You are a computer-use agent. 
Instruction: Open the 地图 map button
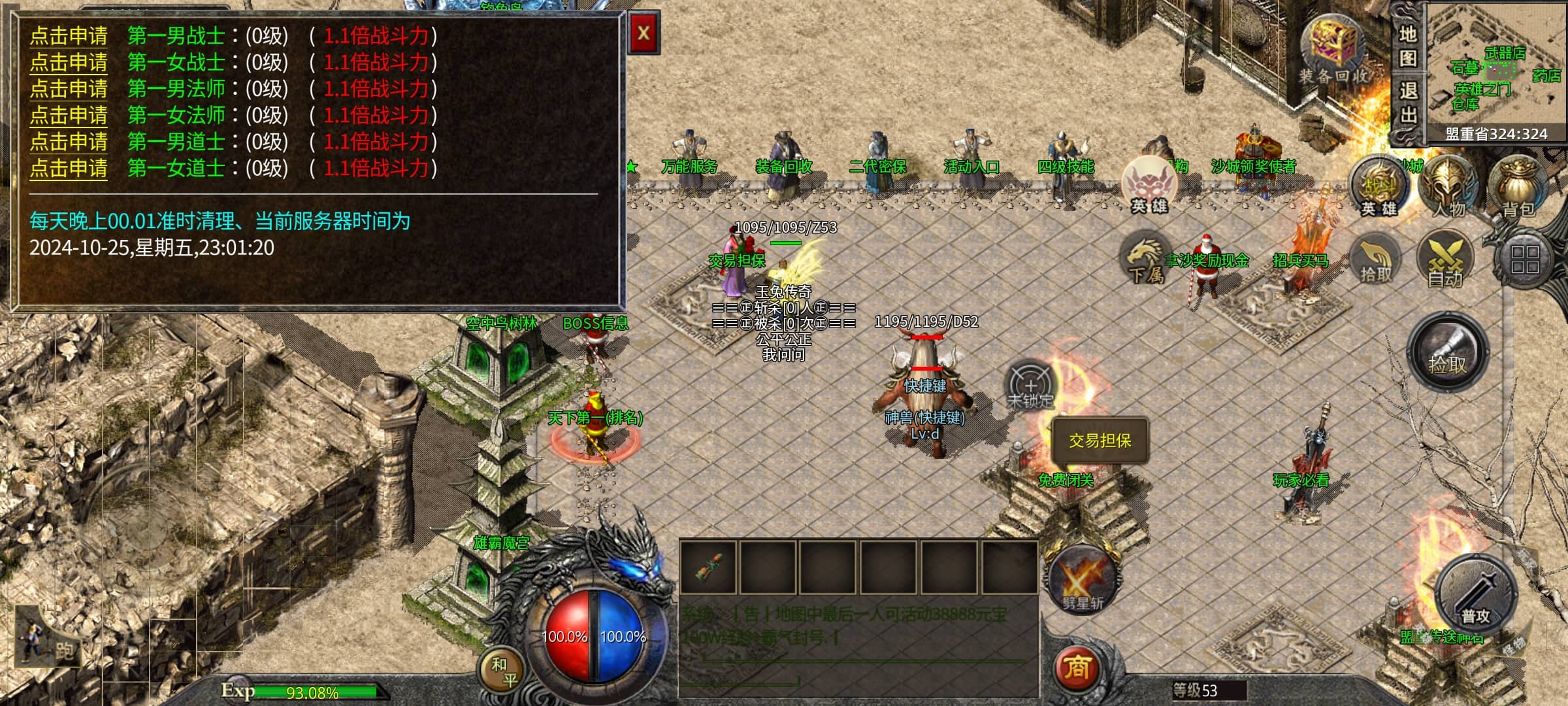coord(1408,46)
